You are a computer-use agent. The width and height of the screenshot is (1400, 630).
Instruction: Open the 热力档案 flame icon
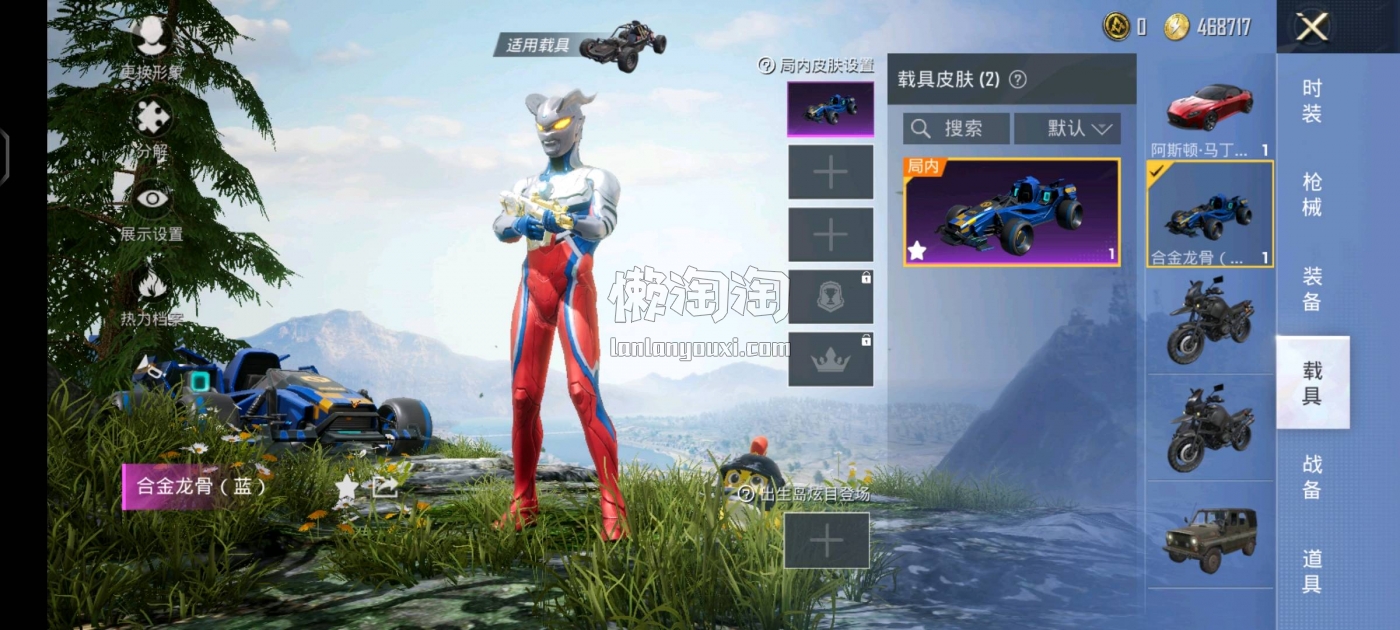[x=152, y=288]
